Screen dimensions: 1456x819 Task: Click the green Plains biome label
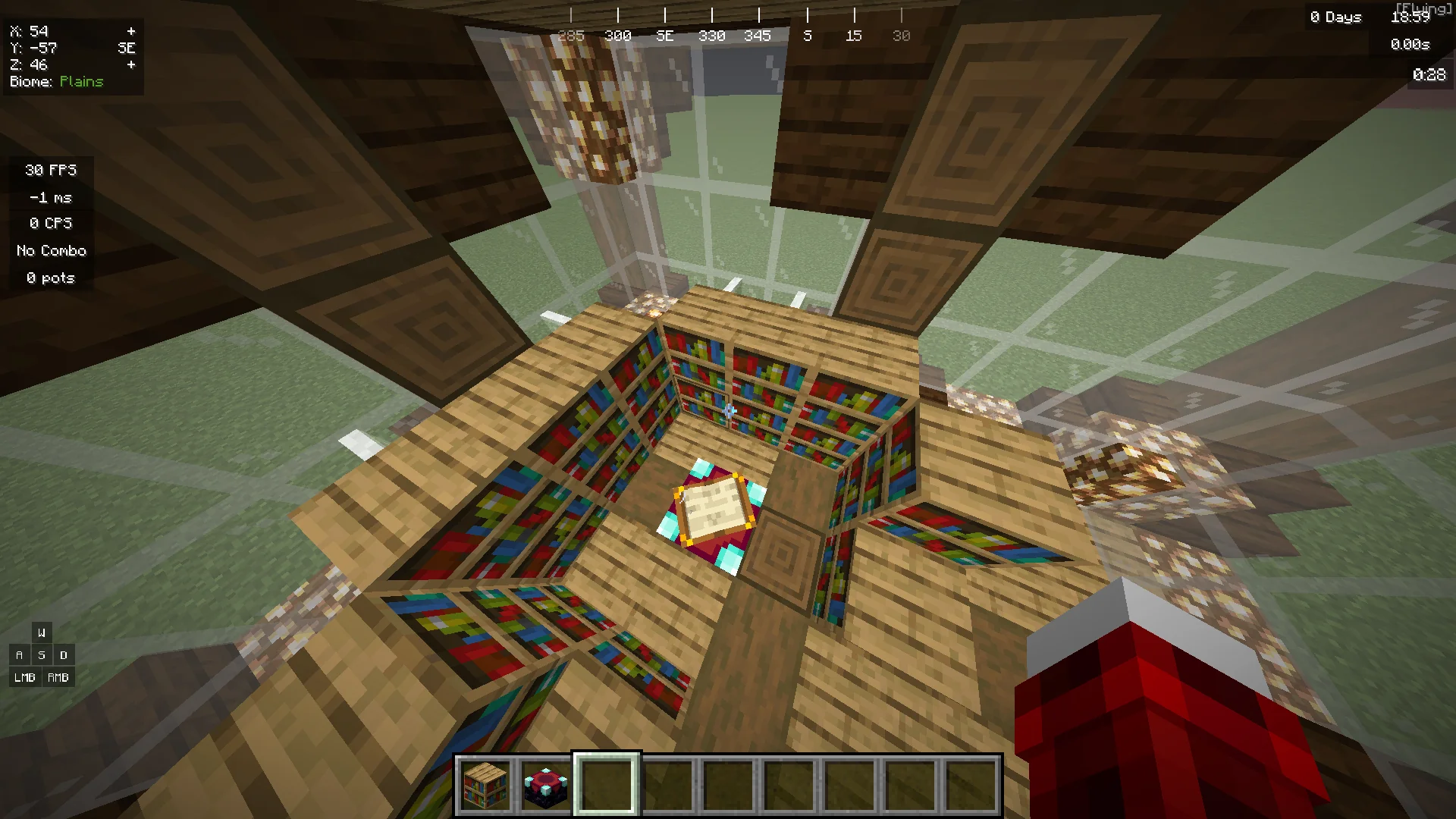[82, 81]
